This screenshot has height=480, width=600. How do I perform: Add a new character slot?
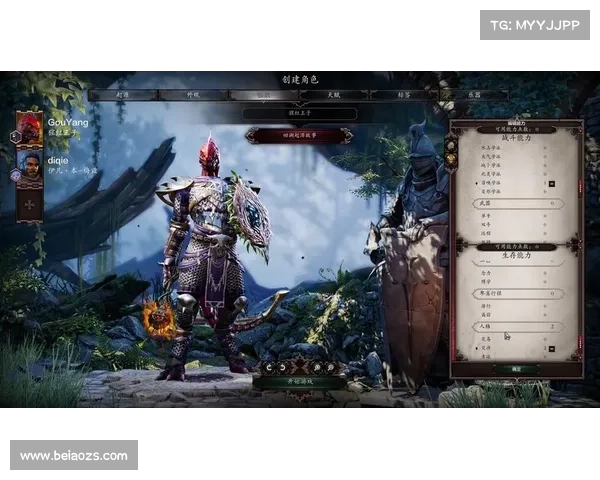coord(30,204)
